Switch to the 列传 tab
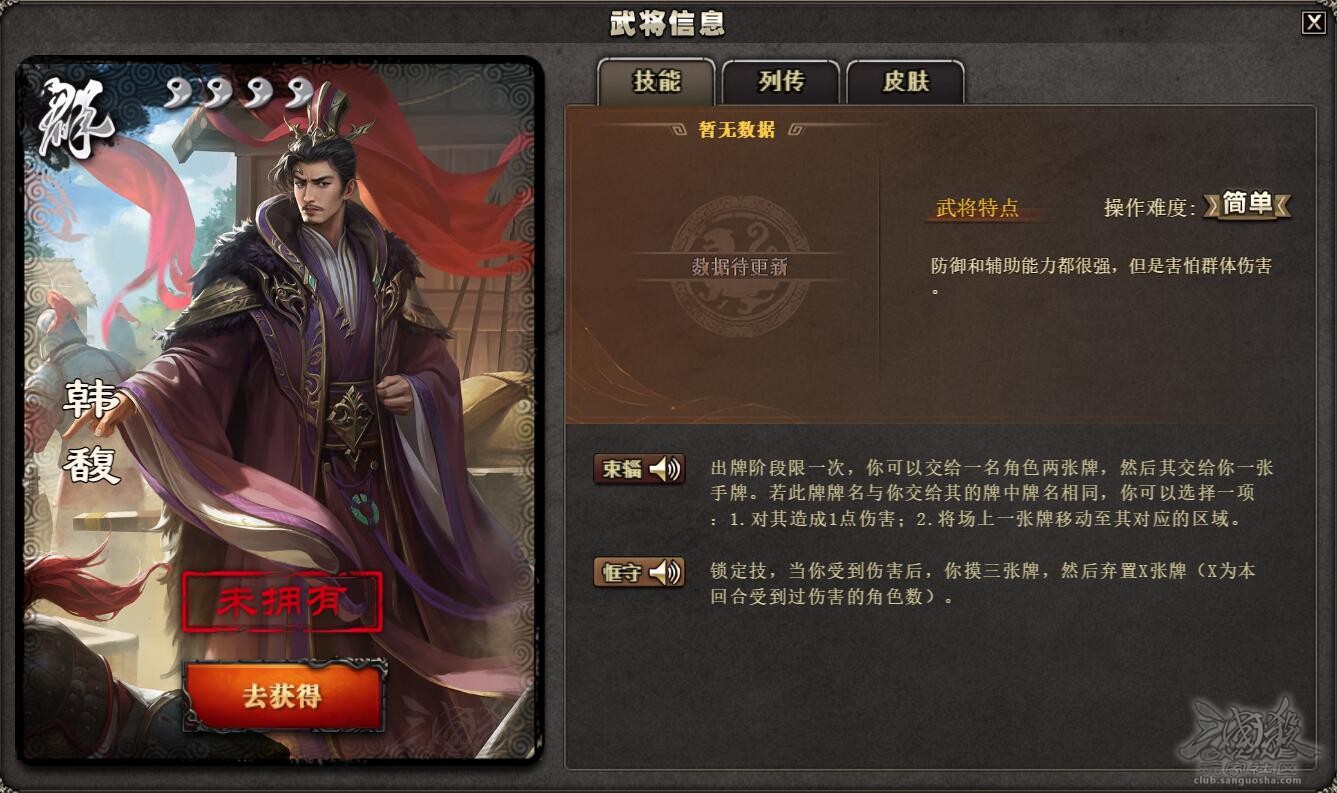This screenshot has height=793, width=1337. pos(780,84)
